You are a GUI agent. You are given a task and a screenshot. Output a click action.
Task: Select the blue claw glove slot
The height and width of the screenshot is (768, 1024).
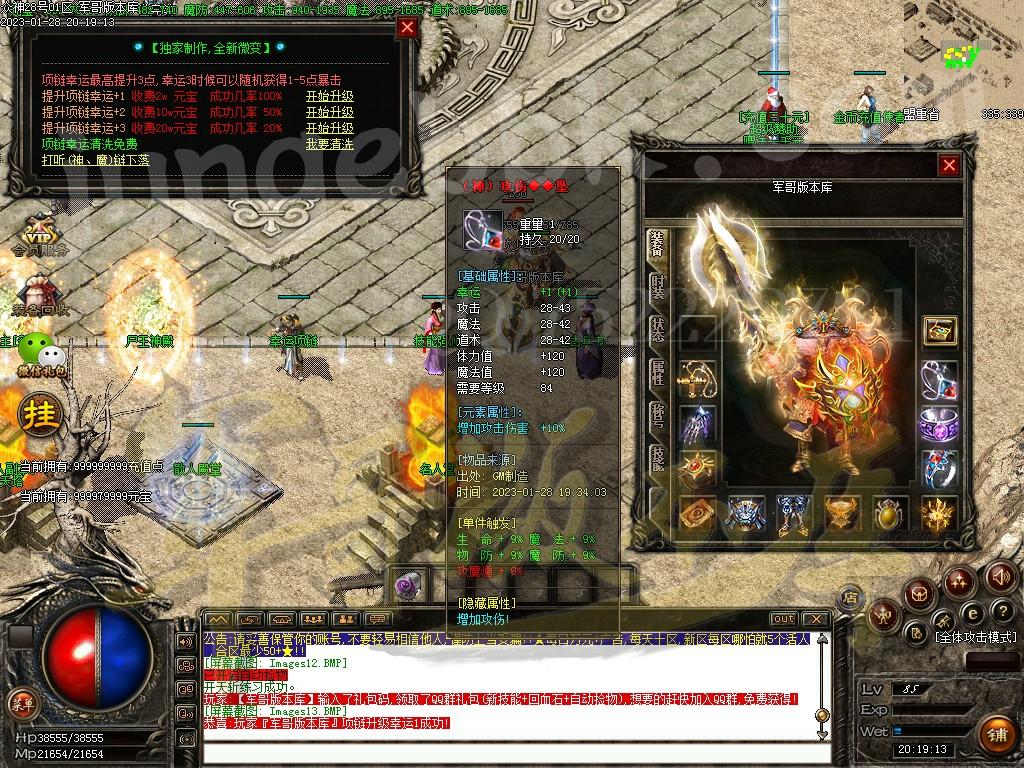697,424
